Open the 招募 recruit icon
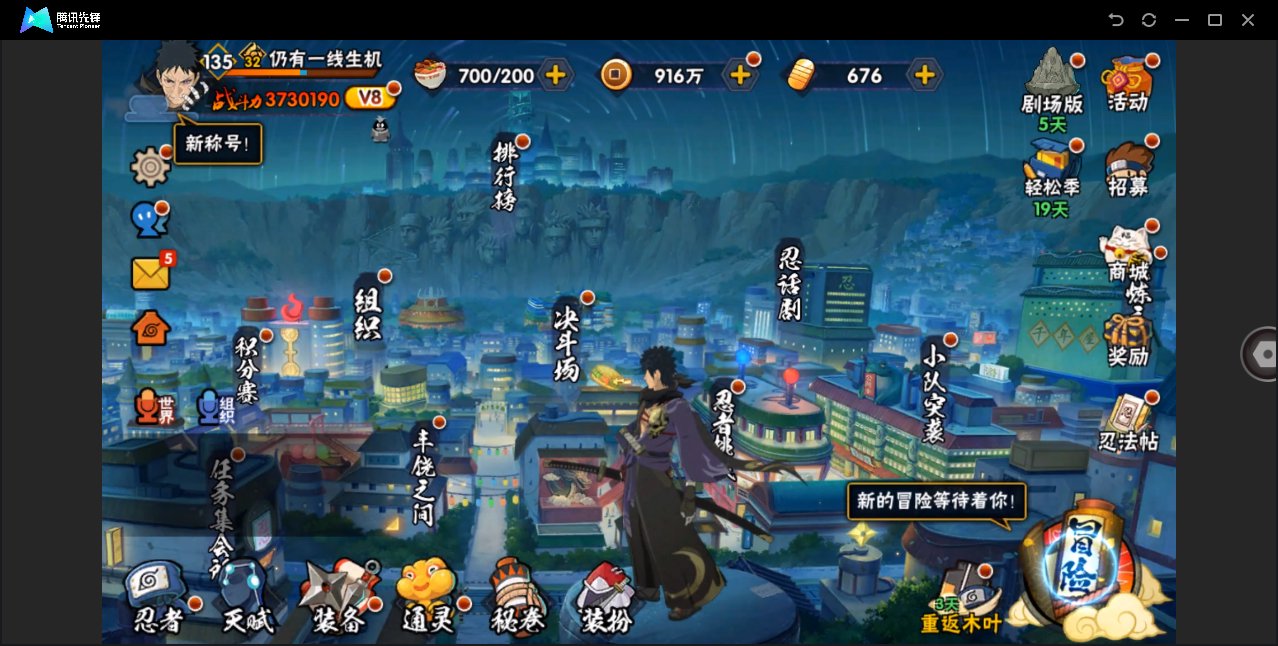This screenshot has width=1278, height=646. pyautogui.click(x=1128, y=168)
